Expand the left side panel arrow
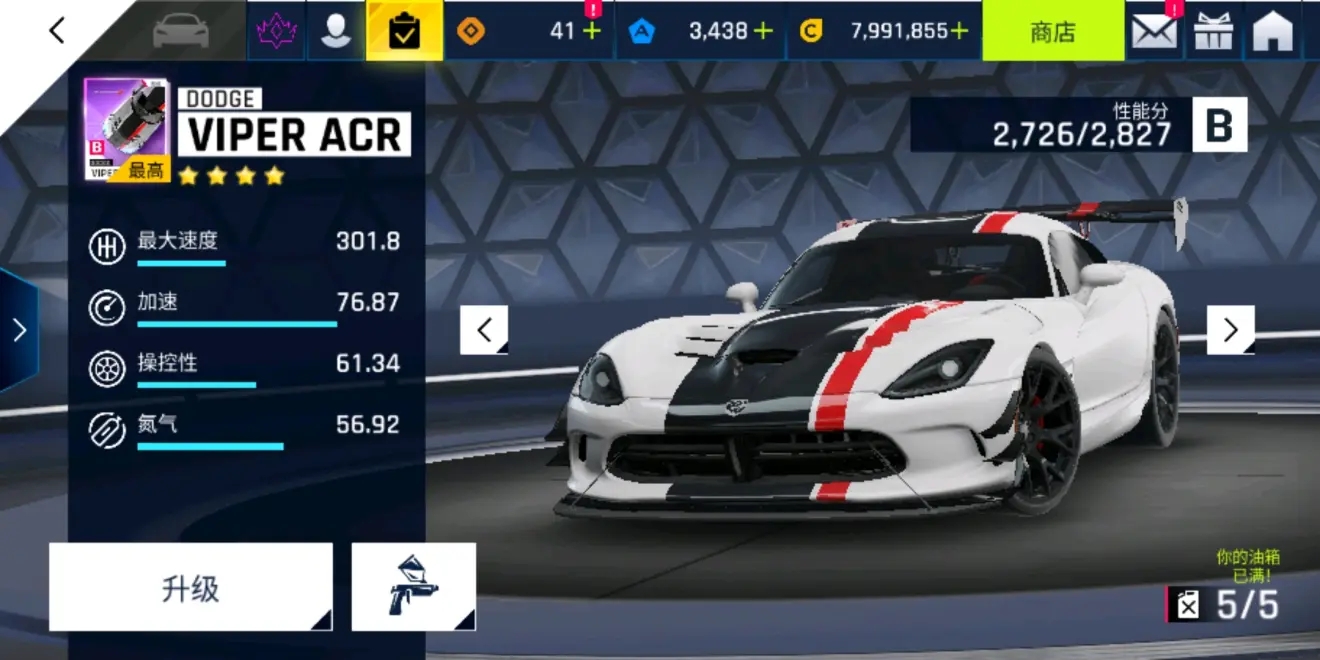Screen dimensions: 1320x660 (19, 330)
